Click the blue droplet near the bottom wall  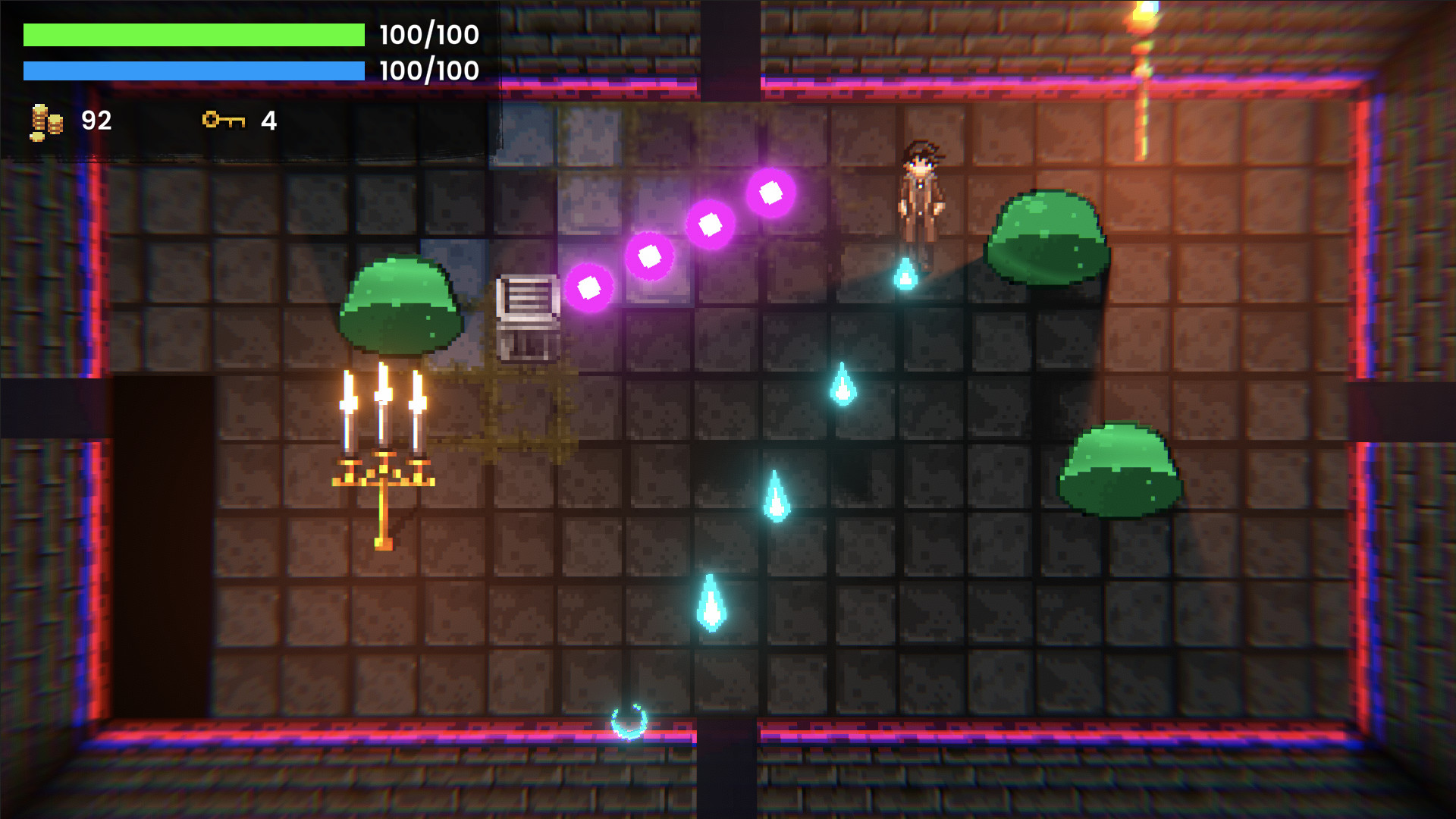[x=711, y=603]
